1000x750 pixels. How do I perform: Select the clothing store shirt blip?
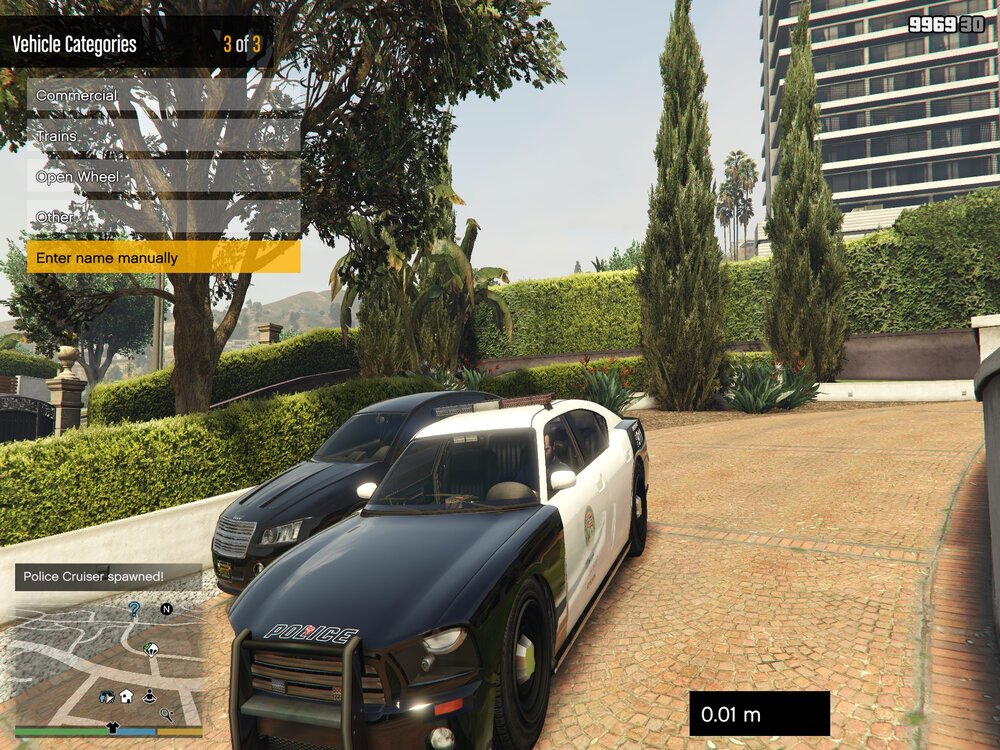click(x=112, y=727)
